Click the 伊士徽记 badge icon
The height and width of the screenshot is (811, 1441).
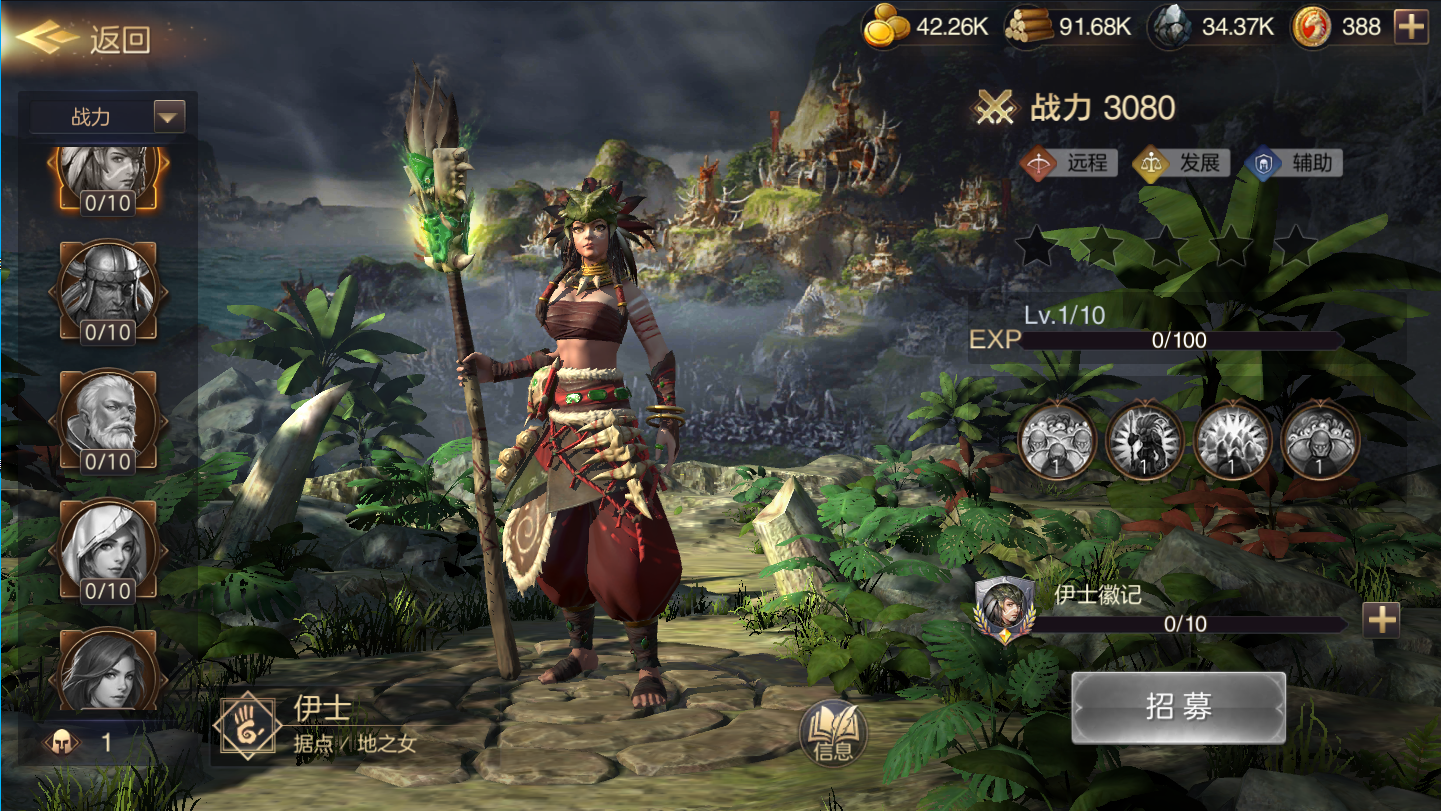coord(1004,609)
